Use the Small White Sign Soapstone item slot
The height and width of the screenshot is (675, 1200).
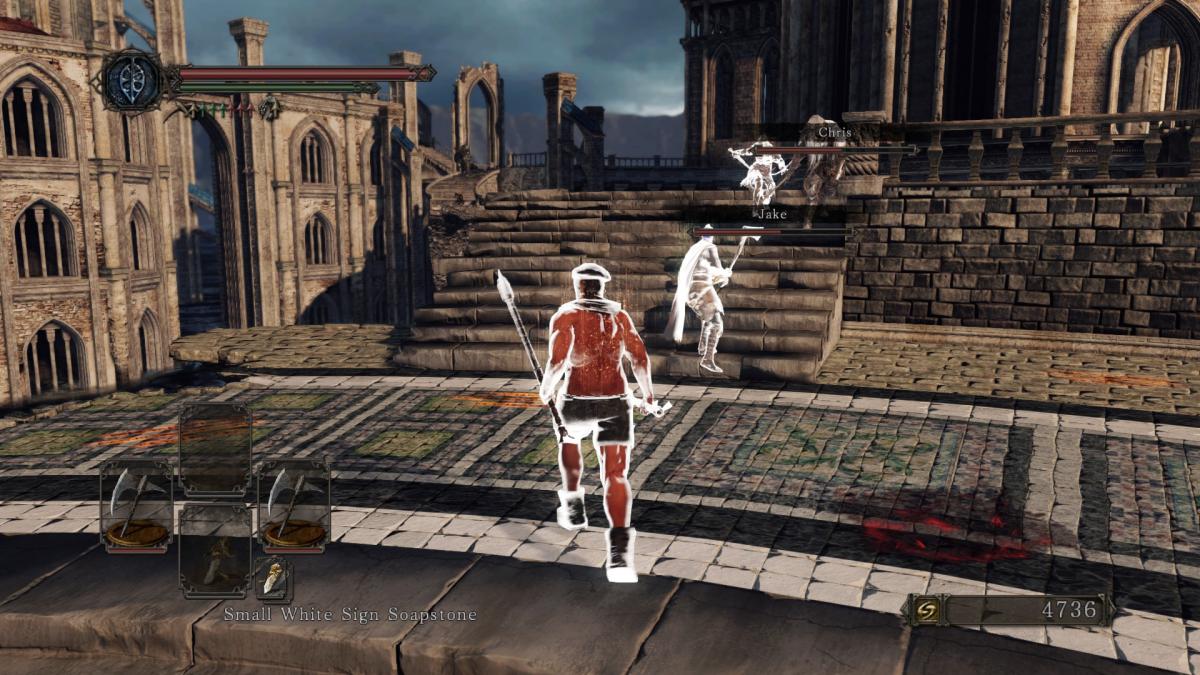pyautogui.click(x=215, y=551)
